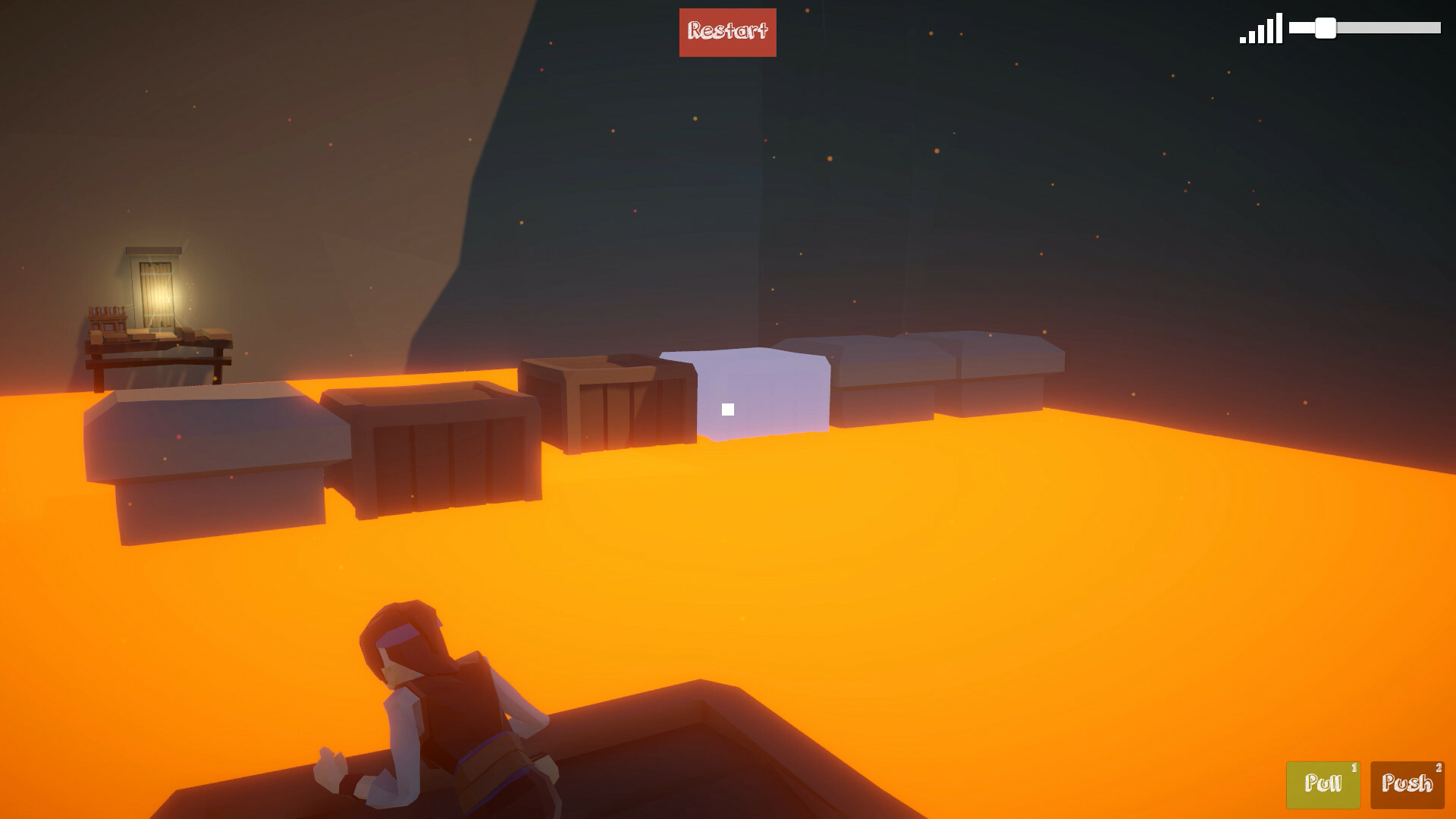1456x819 pixels.
Task: Click the superscript 1 on the Pull button
Action: (x=1354, y=767)
